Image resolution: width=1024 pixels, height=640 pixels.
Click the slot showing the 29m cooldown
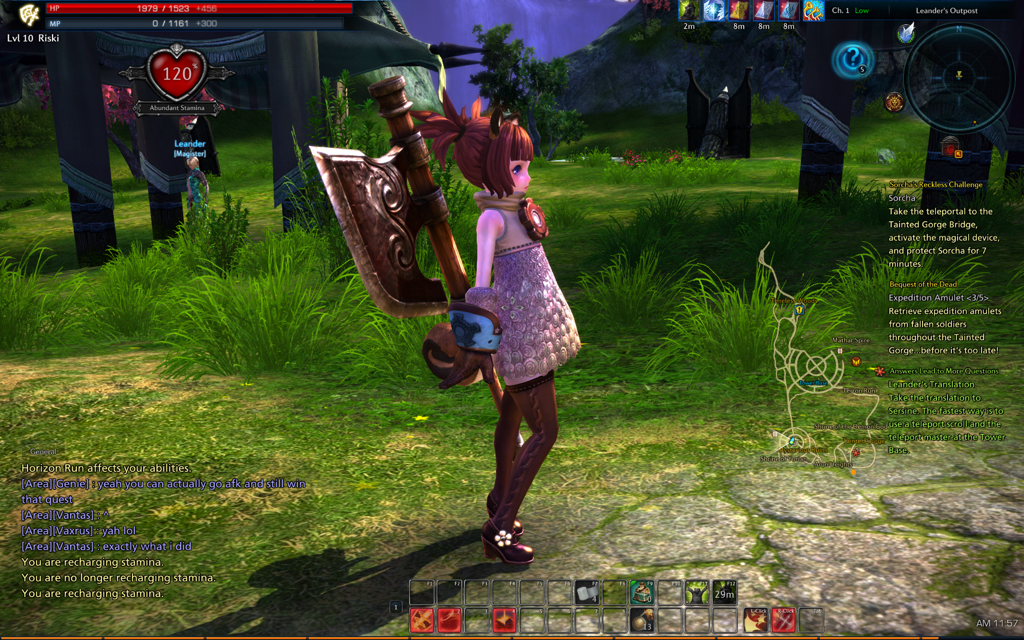tap(724, 593)
